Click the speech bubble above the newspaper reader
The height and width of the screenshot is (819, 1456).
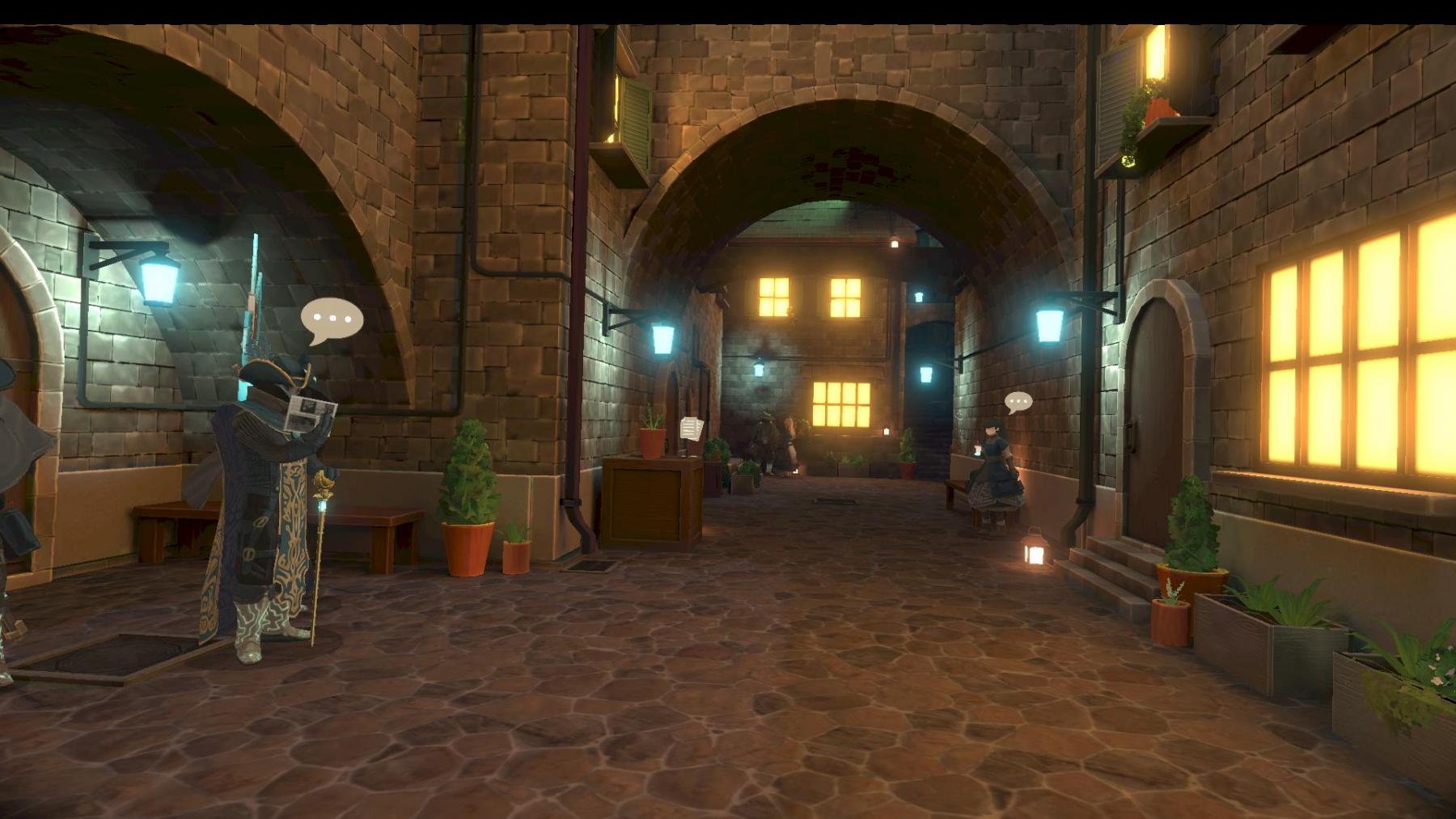click(332, 320)
